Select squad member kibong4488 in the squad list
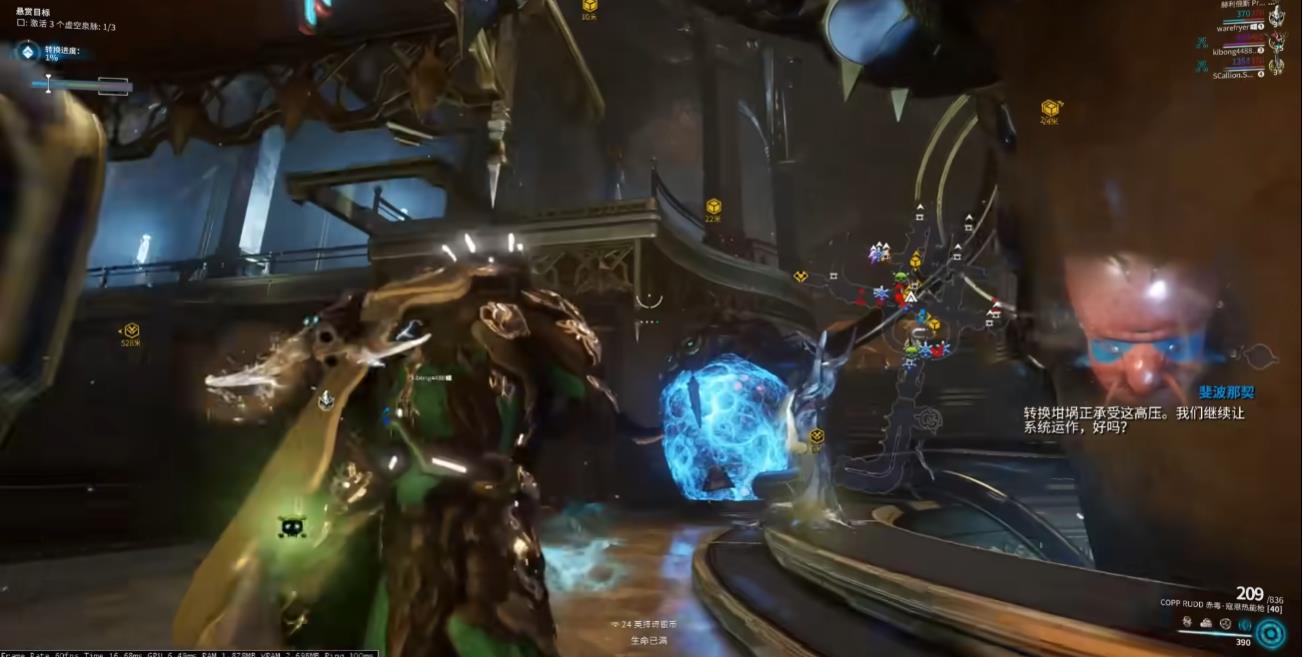Viewport: 1303px width, 657px height. tap(1236, 50)
